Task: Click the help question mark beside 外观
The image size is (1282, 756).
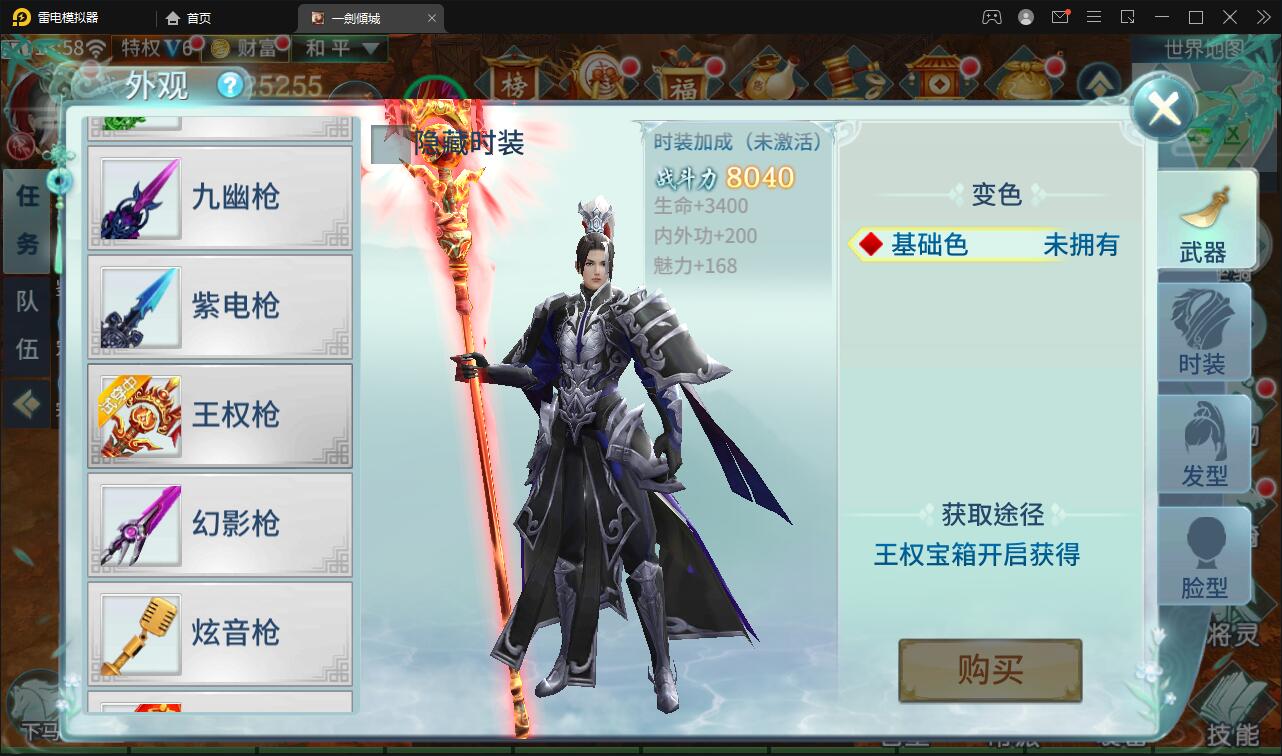Action: [x=232, y=84]
